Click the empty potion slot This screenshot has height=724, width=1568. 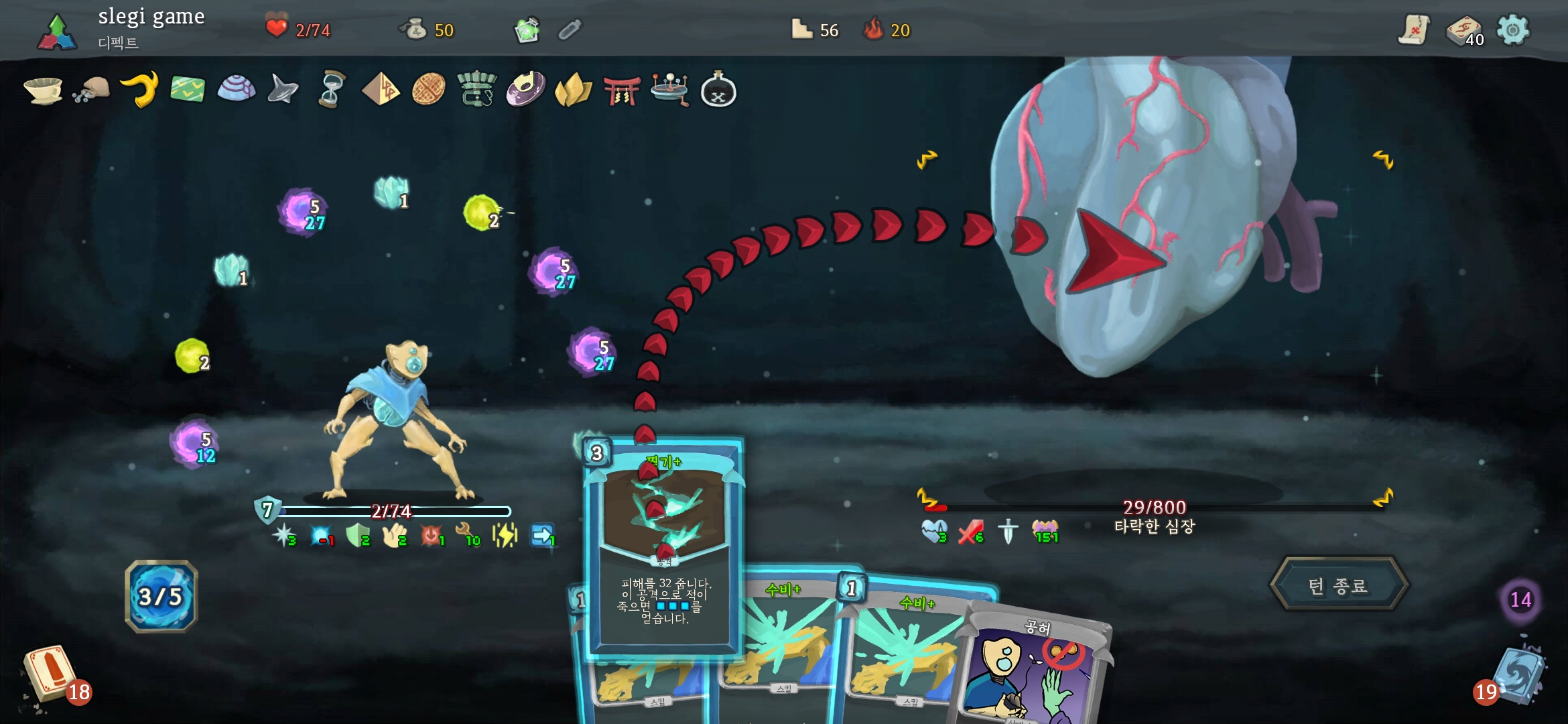click(570, 30)
